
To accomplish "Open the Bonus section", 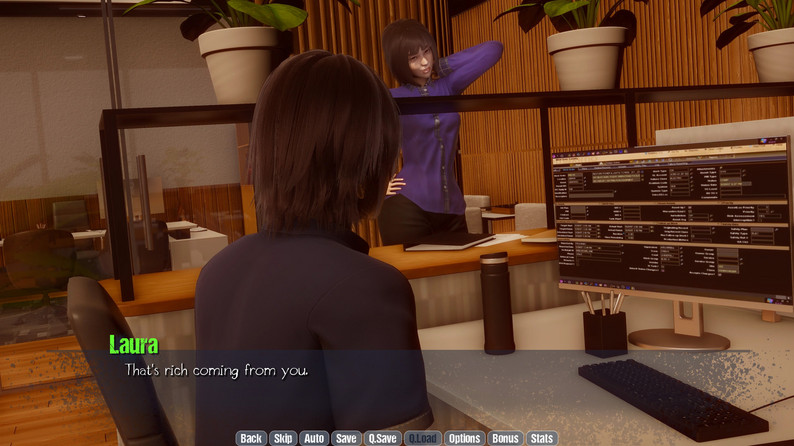I will pos(505,438).
